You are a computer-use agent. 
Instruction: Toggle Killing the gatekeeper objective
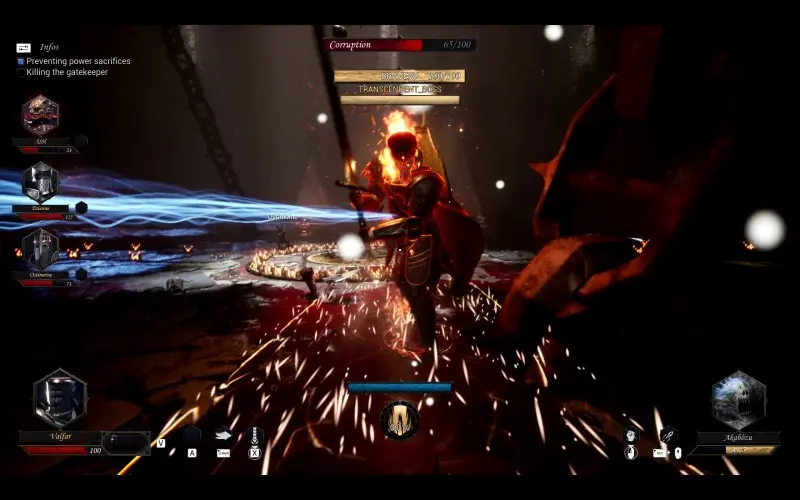pyautogui.click(x=21, y=72)
